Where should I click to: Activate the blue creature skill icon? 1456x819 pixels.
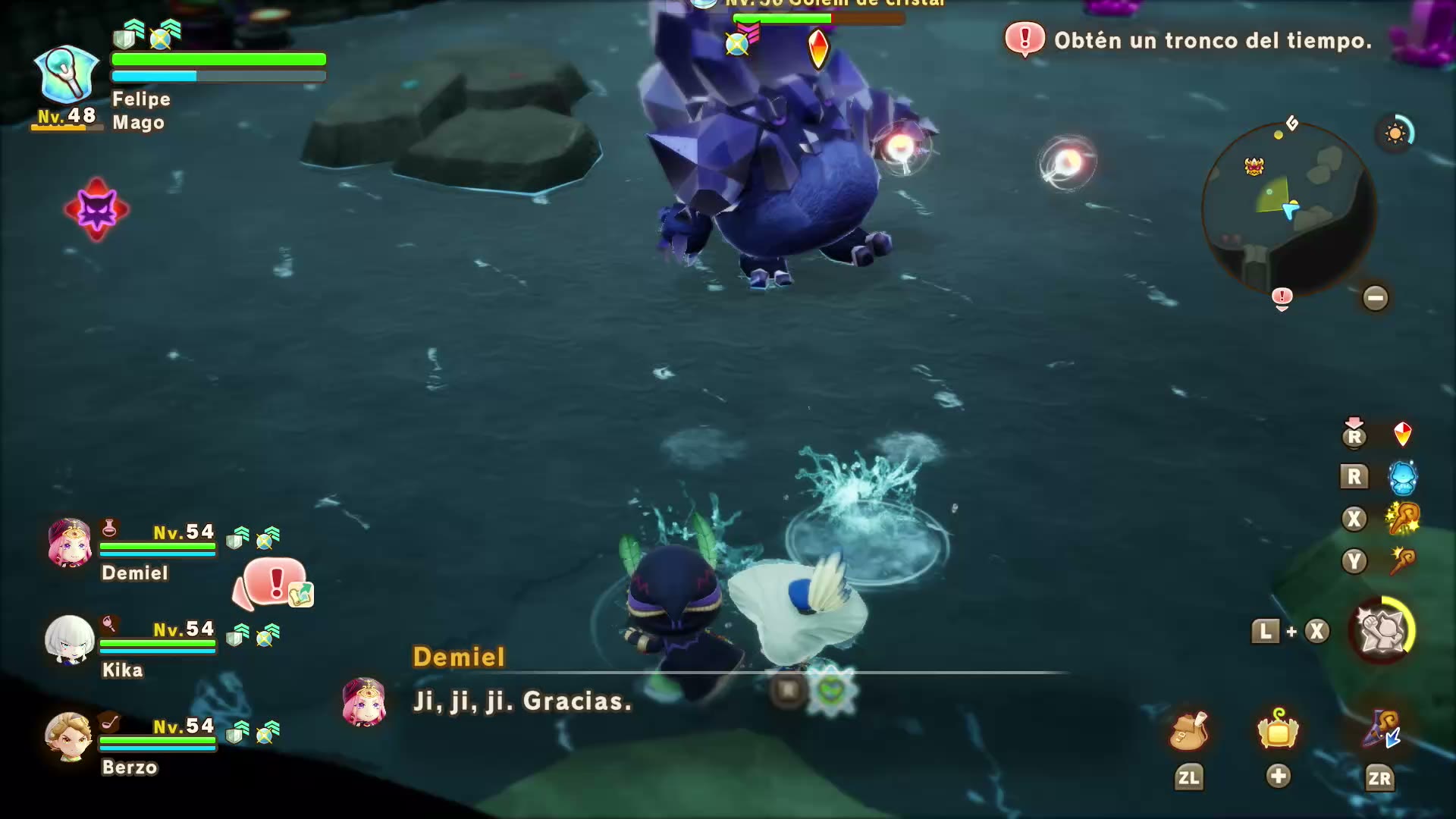click(1402, 477)
